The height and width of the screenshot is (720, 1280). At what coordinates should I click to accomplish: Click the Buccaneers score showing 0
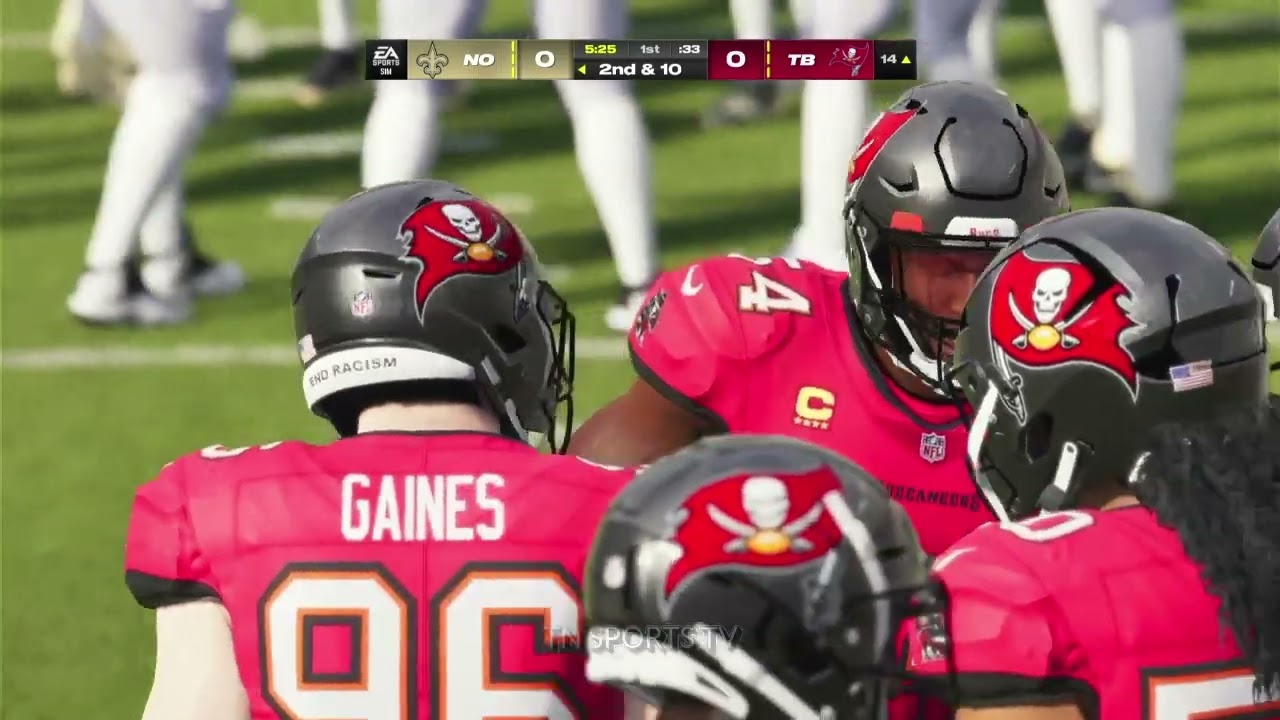point(738,59)
